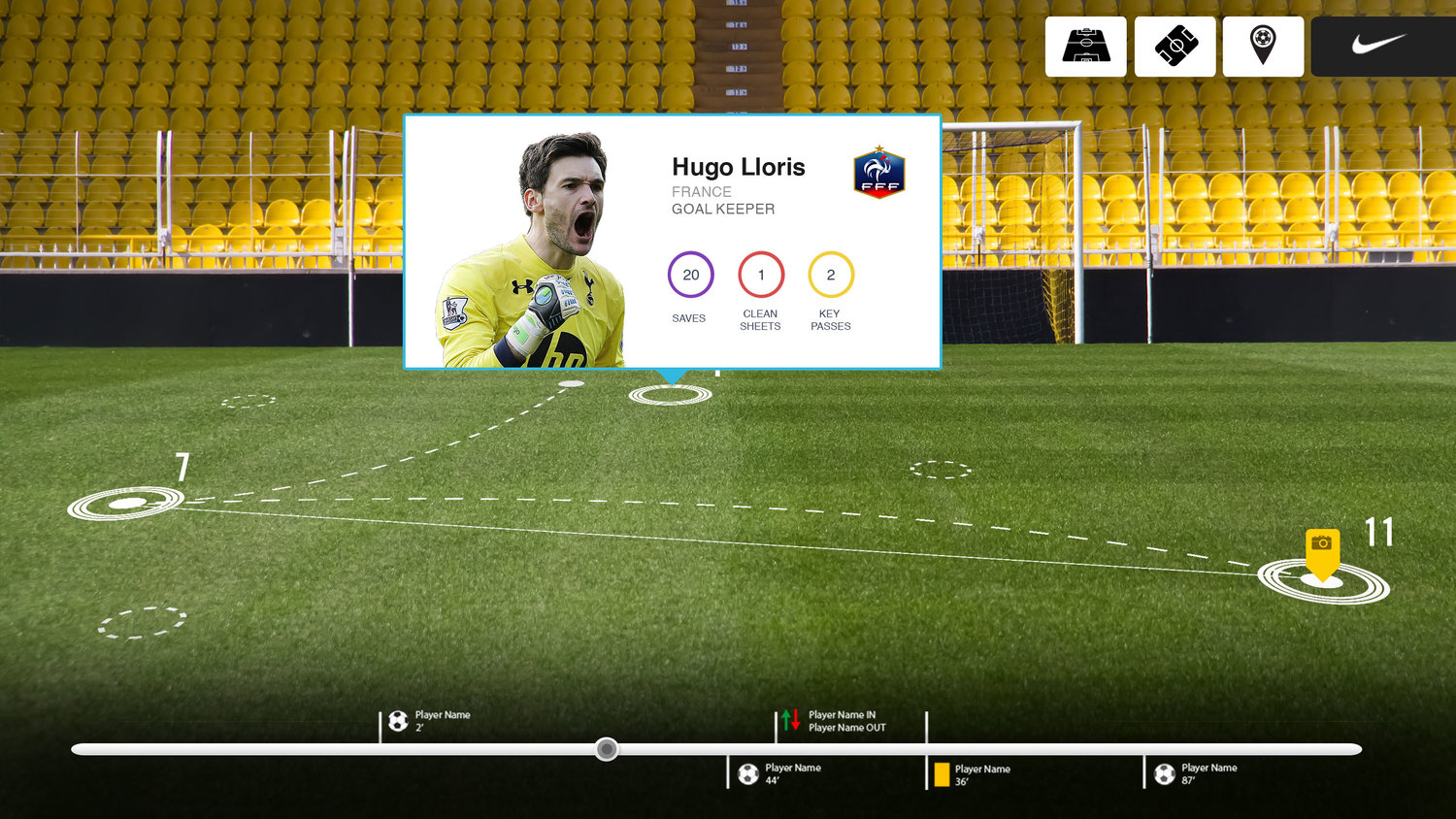Open the football location pin button
This screenshot has height=819, width=1456.
point(1263,46)
